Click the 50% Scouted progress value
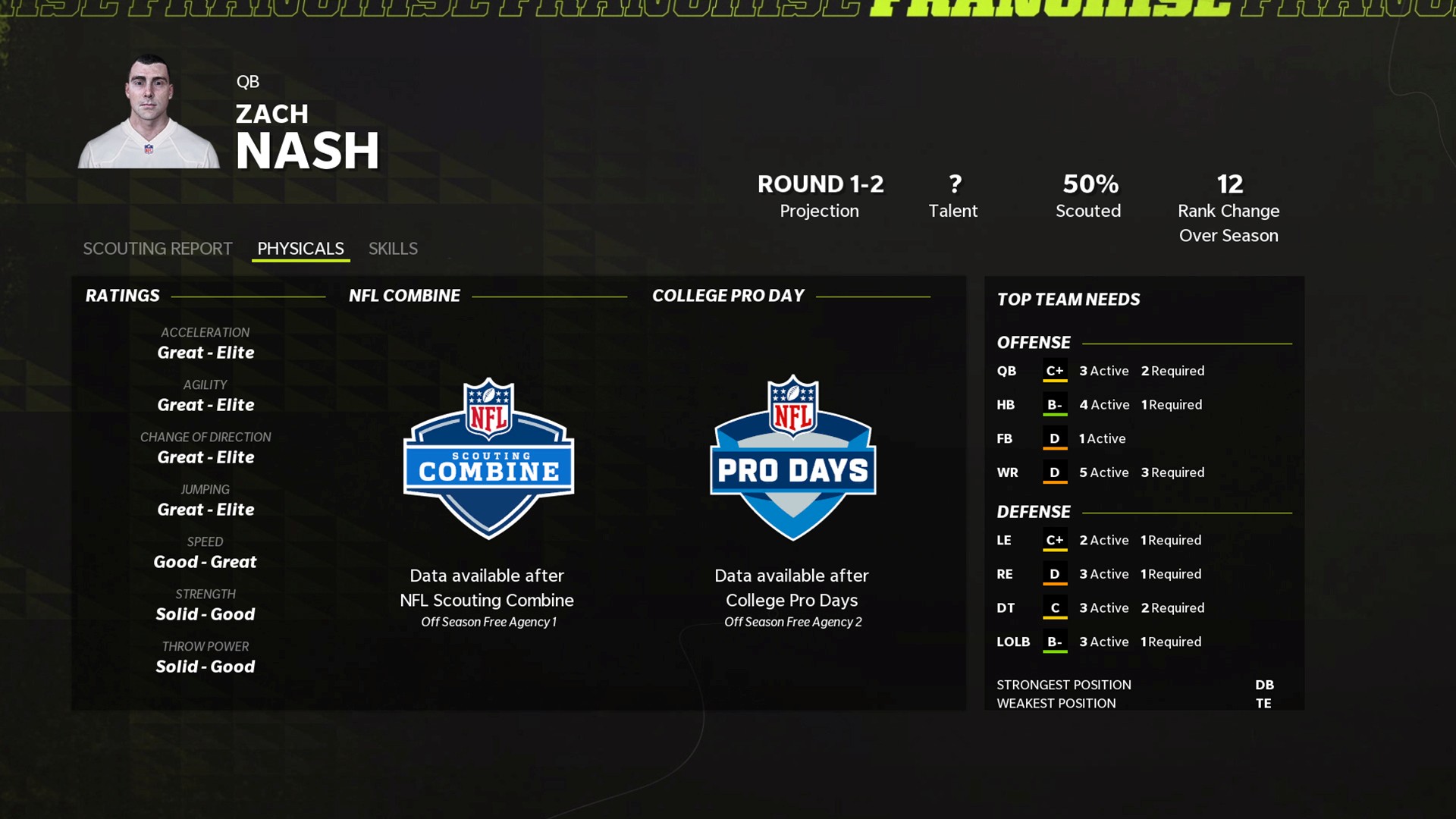 (x=1088, y=194)
